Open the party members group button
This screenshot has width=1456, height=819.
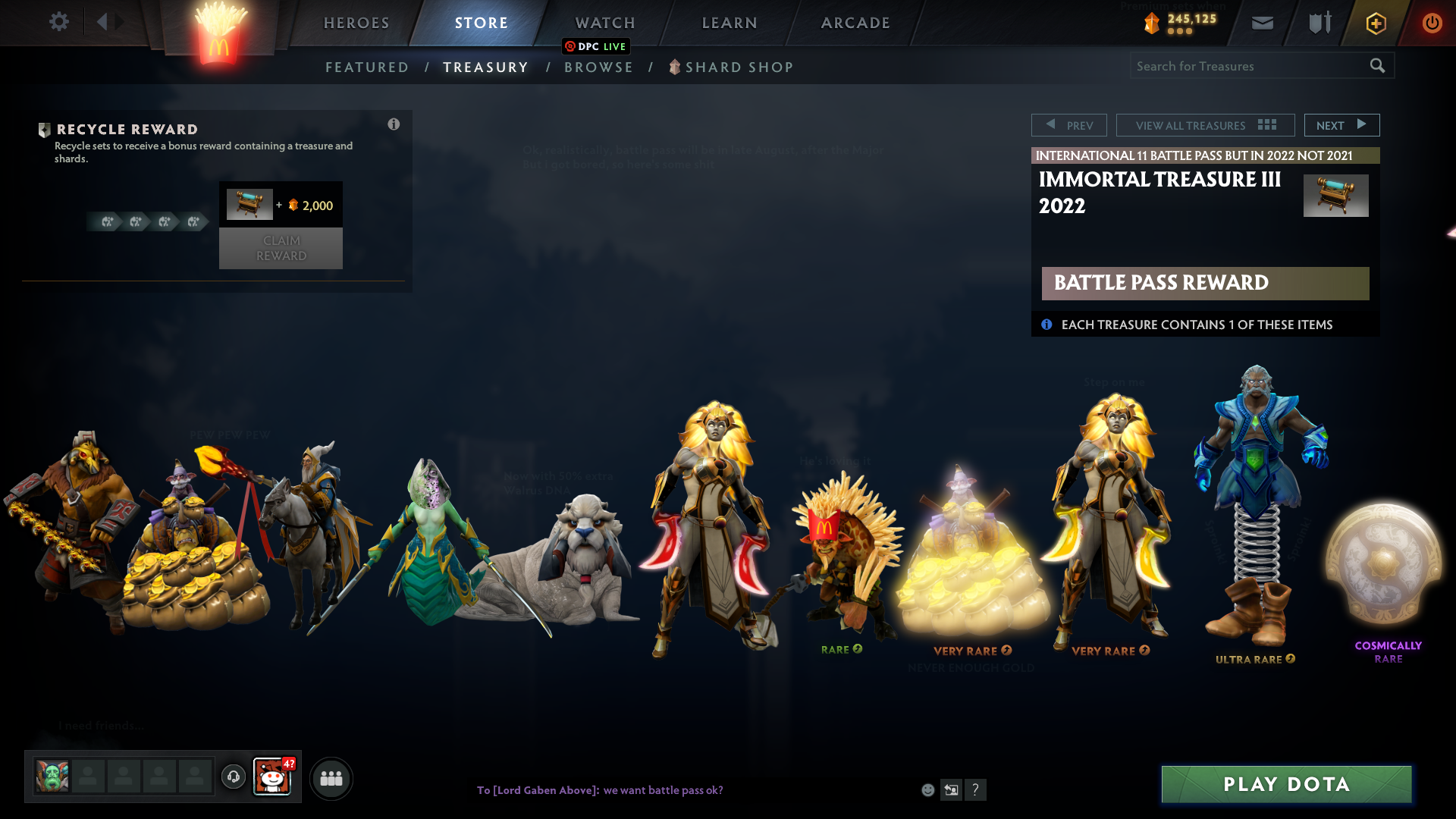tap(331, 779)
